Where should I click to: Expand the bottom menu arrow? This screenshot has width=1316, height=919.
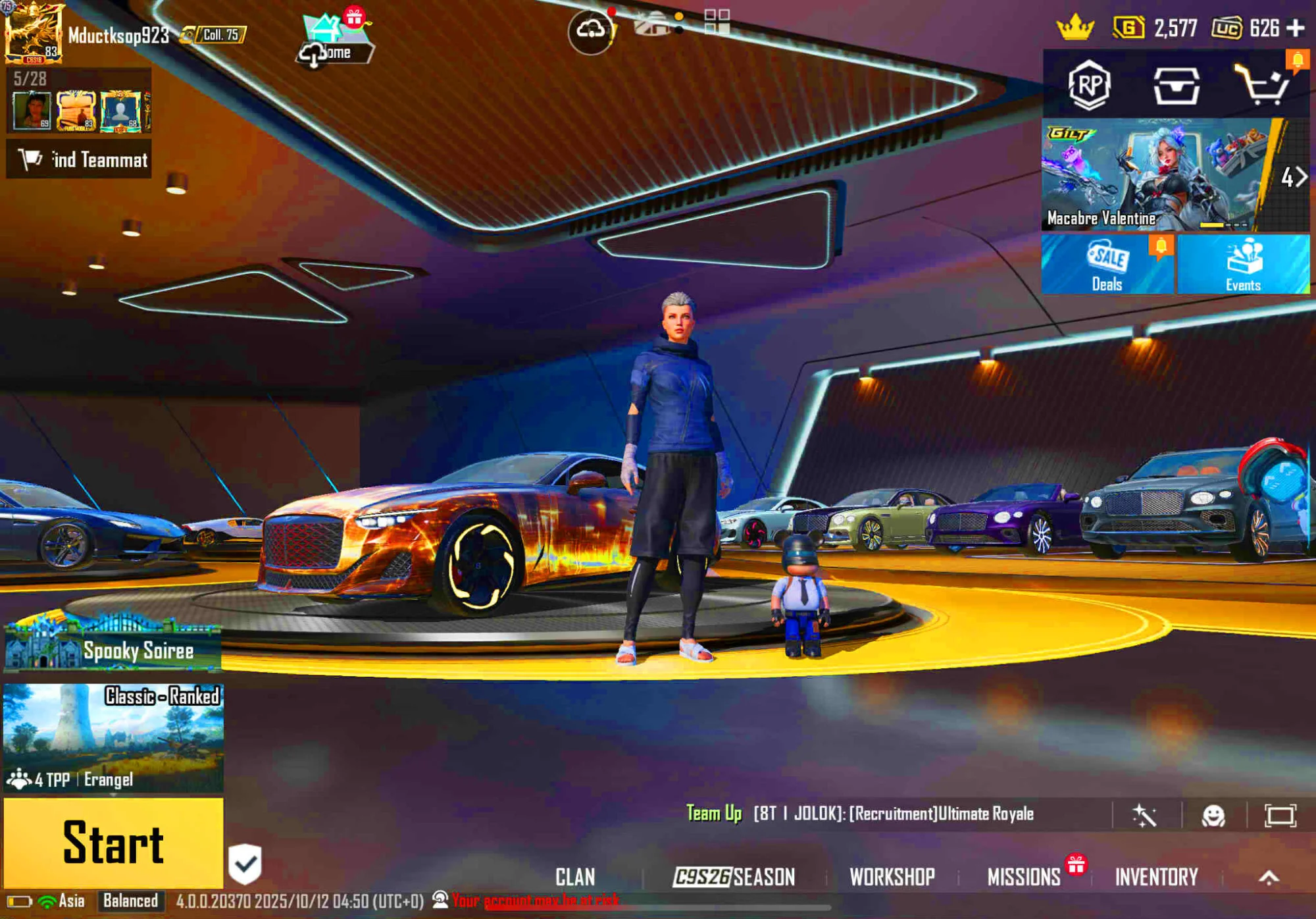point(1269,877)
